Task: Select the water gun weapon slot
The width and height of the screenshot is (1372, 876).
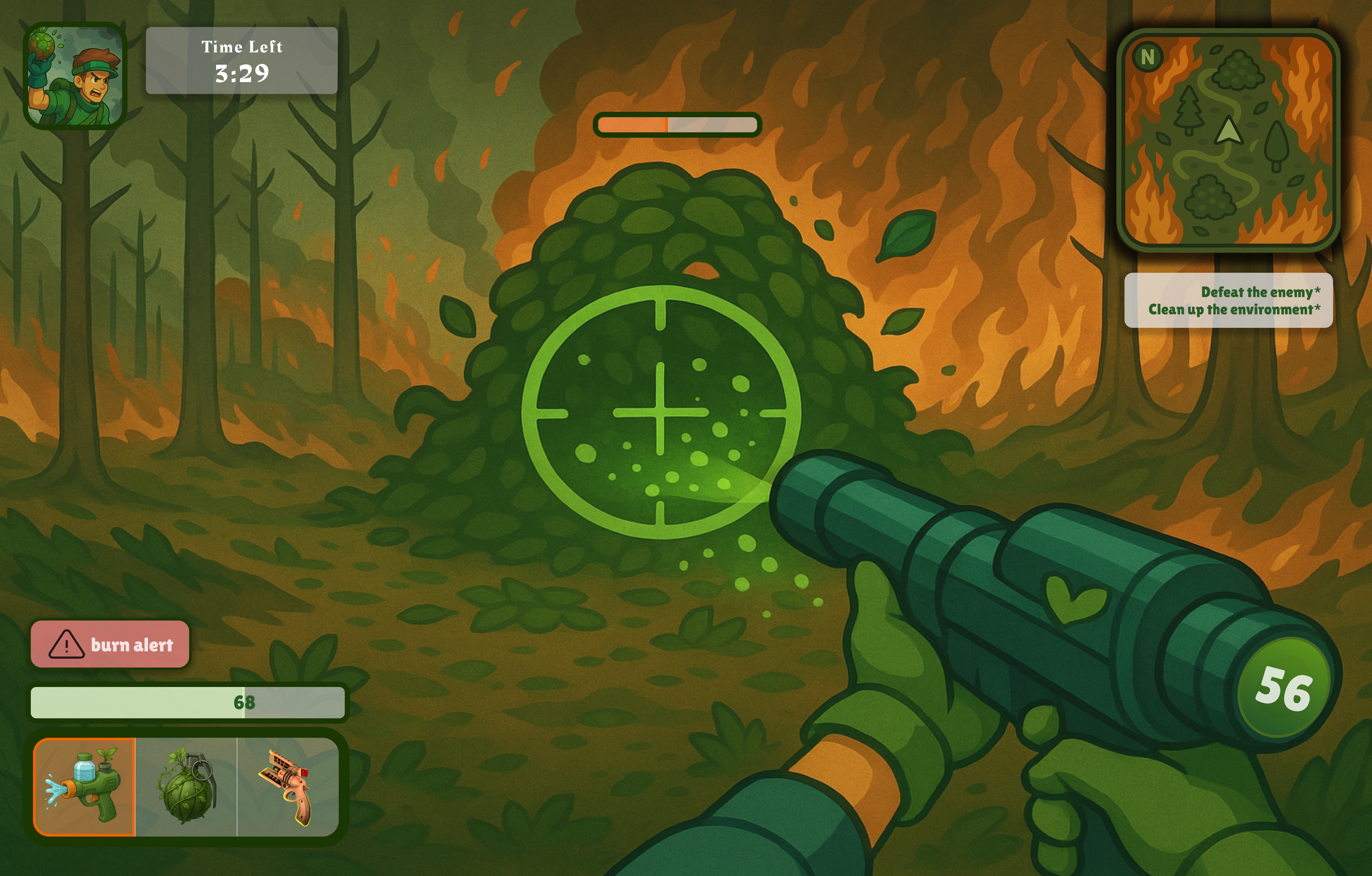Action: (x=84, y=787)
